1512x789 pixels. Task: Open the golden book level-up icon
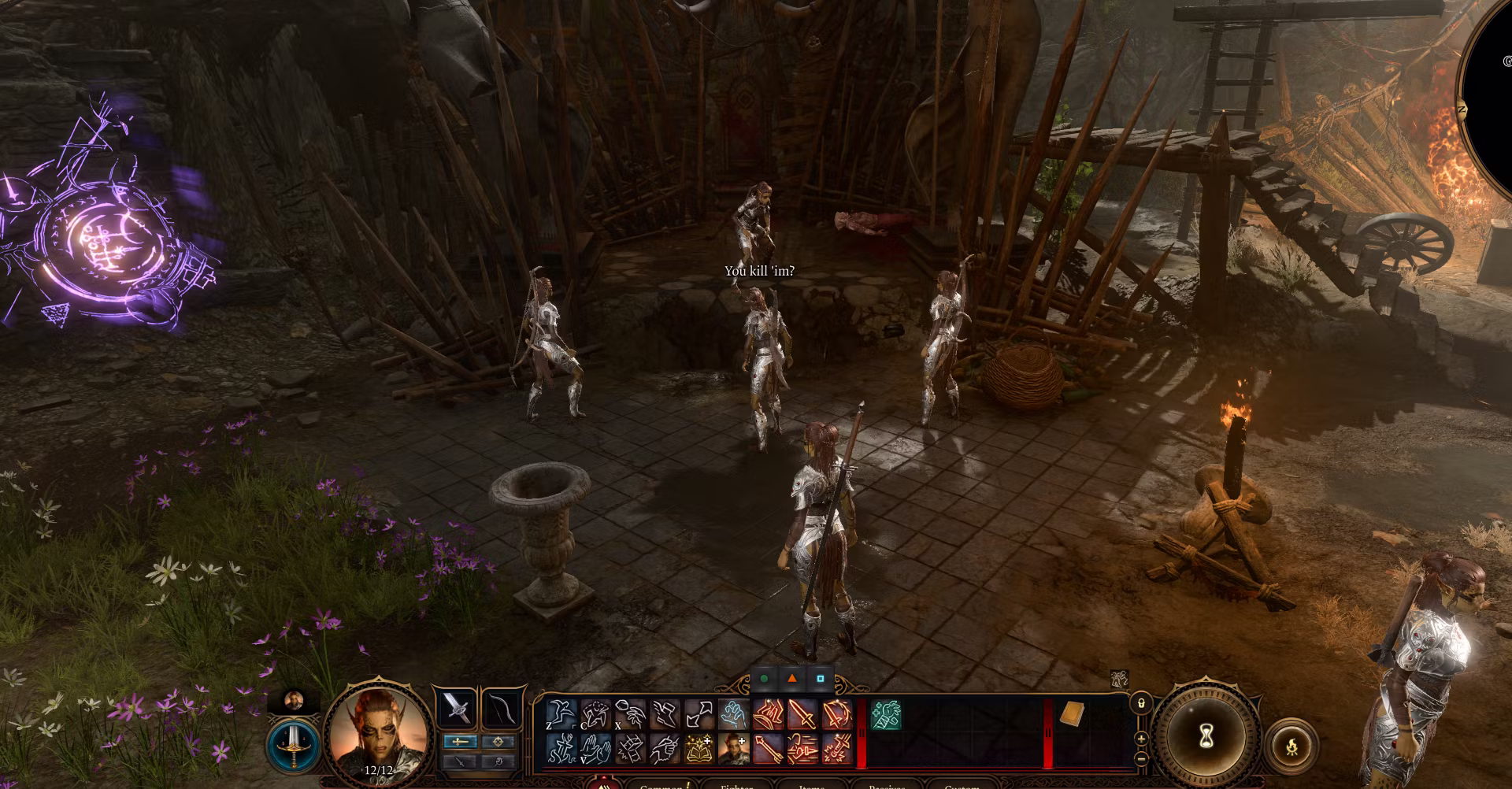699,749
